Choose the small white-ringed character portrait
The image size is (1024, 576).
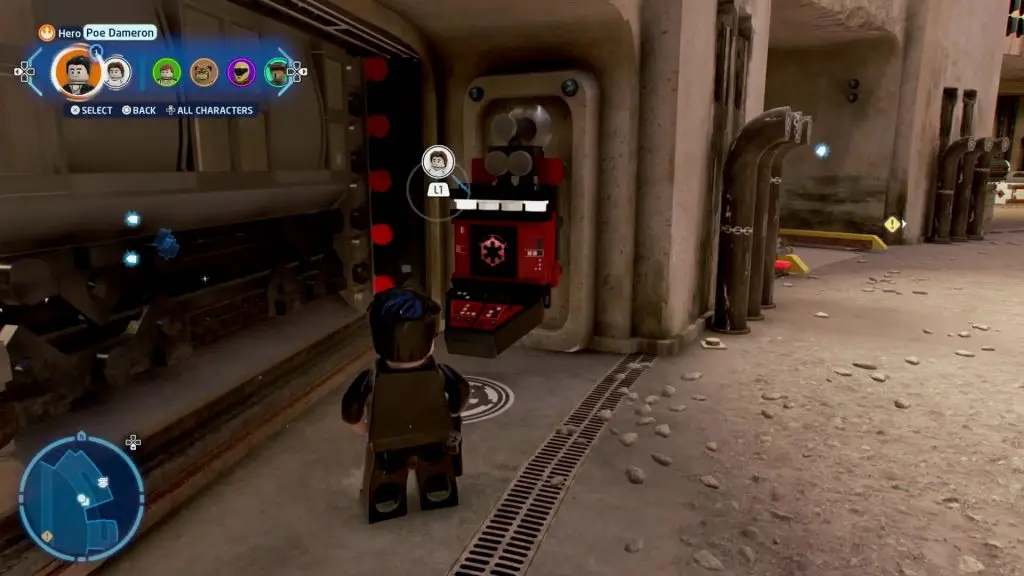click(117, 72)
